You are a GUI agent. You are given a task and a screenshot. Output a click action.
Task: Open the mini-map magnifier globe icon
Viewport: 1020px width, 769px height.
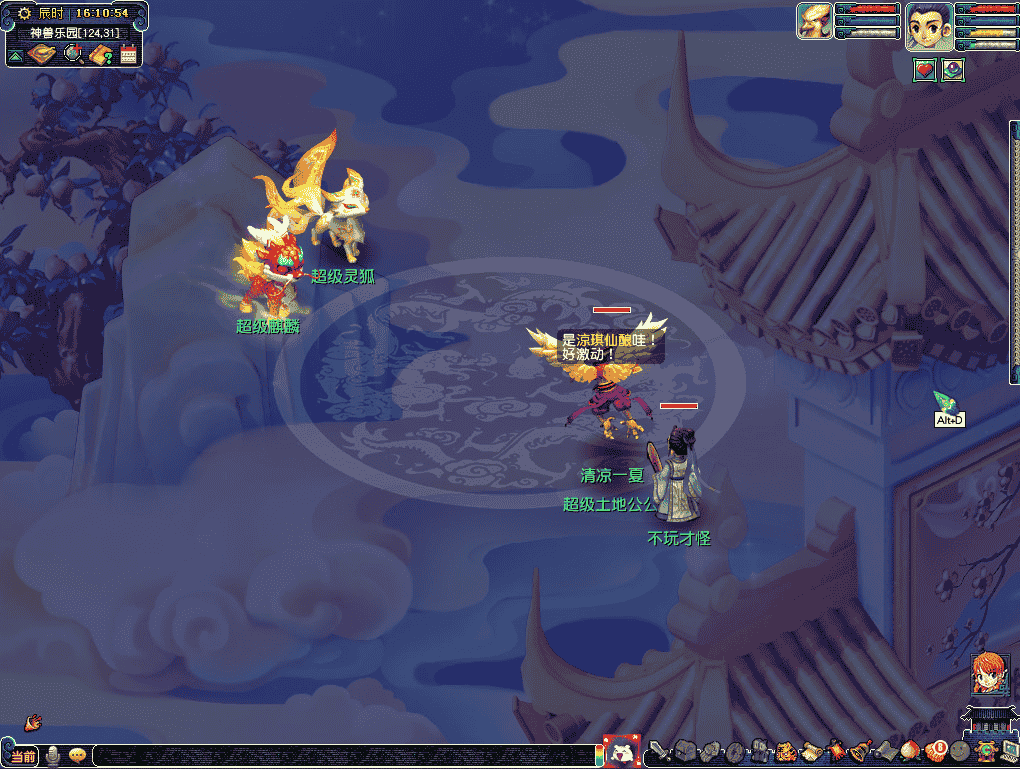[73, 54]
